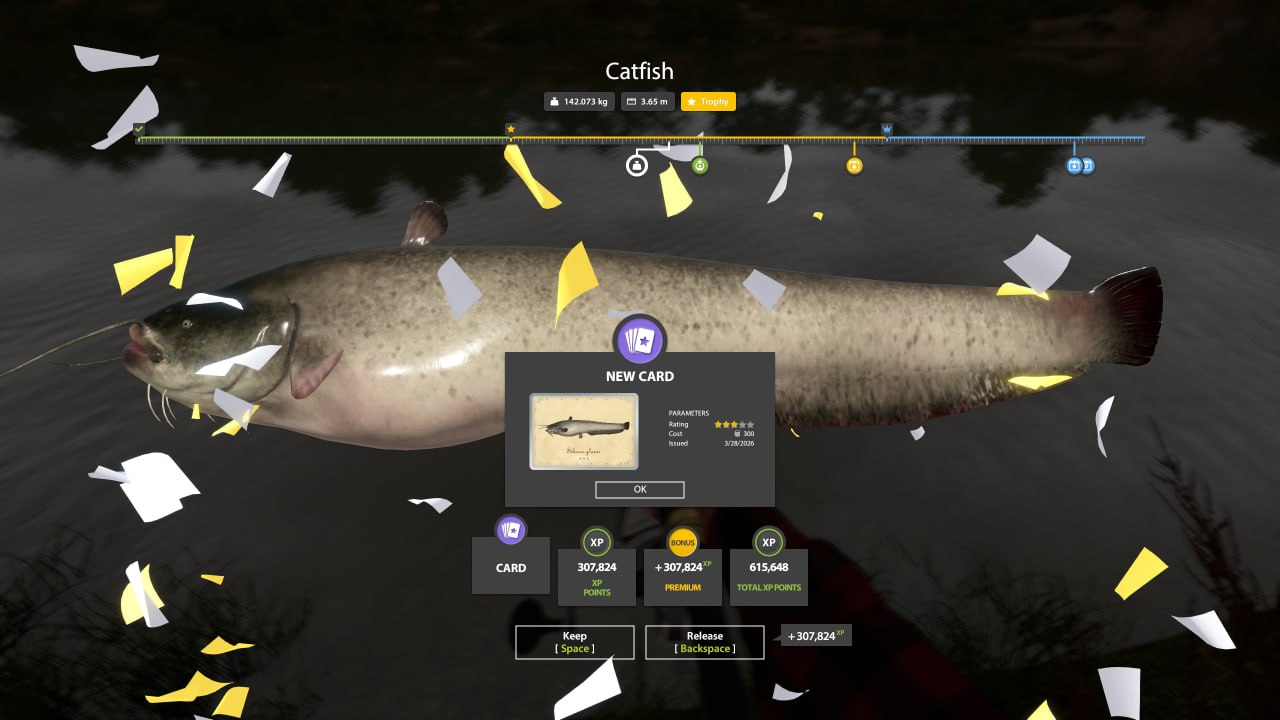
Task: Click the catfish illustration card thumbnail
Action: [585, 431]
